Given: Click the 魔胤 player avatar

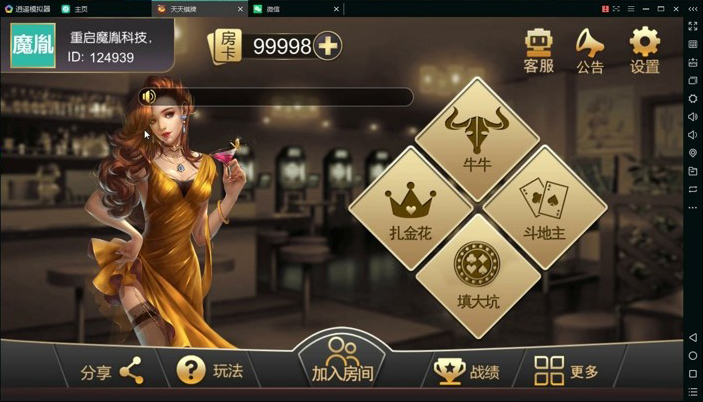Looking at the screenshot, I should coord(33,45).
